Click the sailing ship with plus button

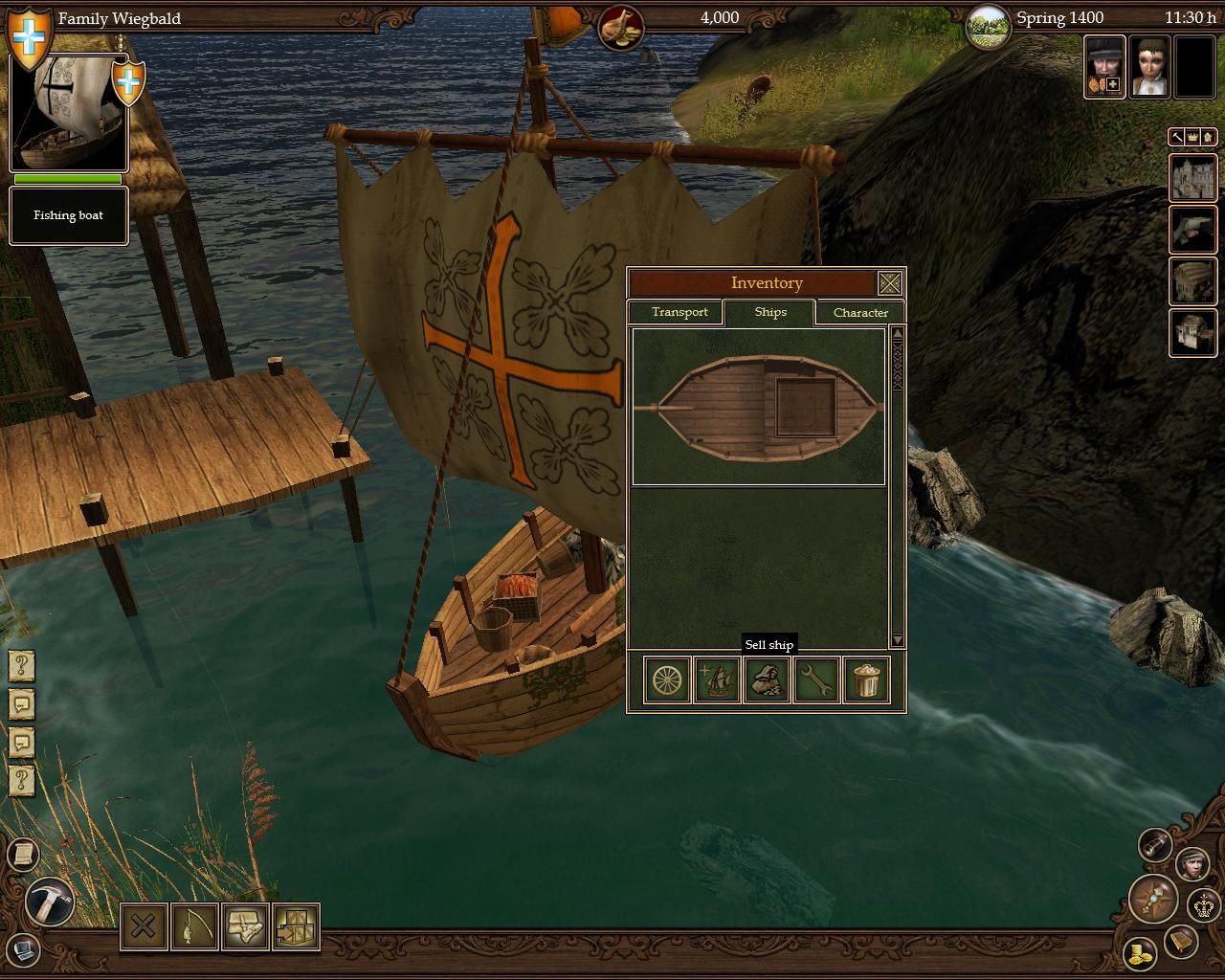717,680
